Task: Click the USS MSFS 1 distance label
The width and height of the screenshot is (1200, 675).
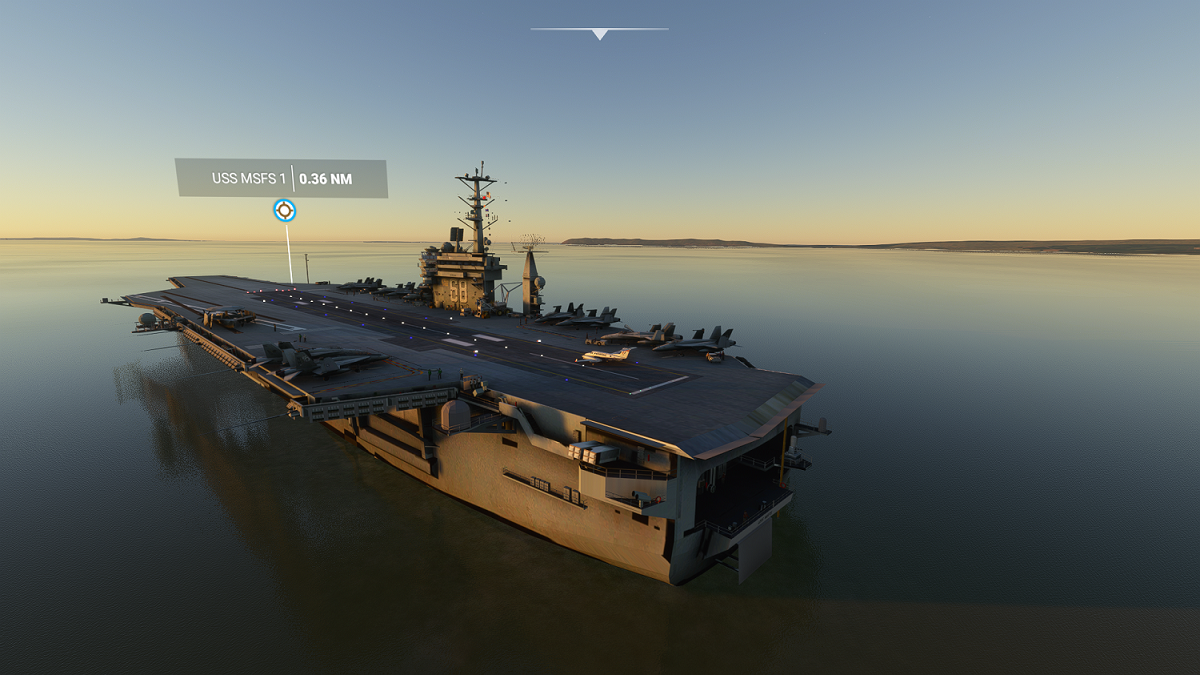Action: click(281, 178)
